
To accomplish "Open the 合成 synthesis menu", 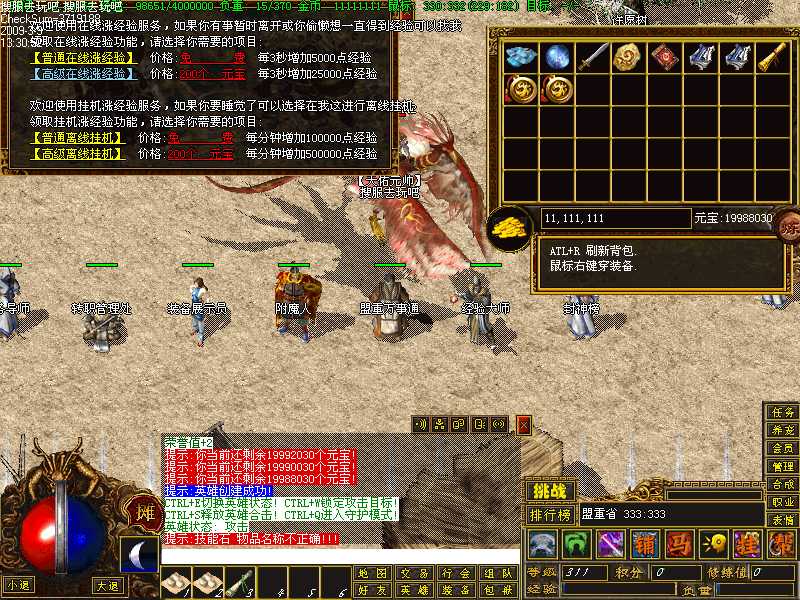I will click(x=782, y=484).
